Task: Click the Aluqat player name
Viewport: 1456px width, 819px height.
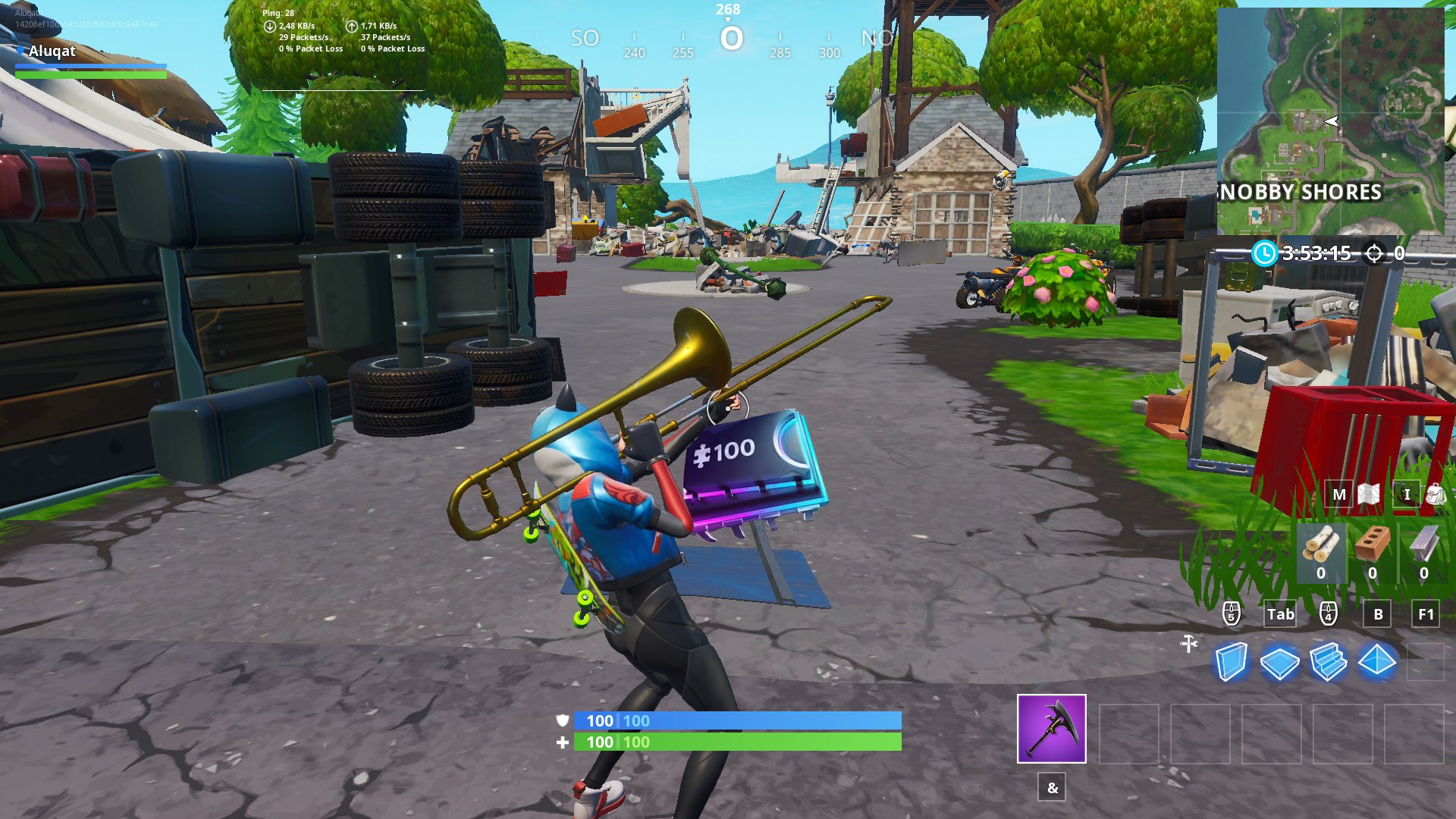Action: (x=51, y=51)
